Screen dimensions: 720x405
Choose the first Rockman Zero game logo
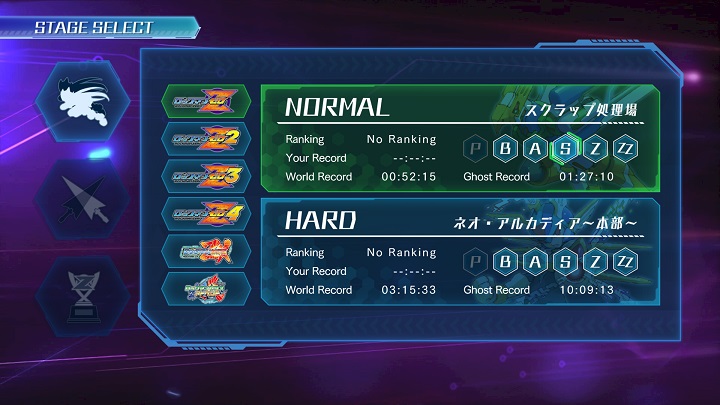pos(206,103)
